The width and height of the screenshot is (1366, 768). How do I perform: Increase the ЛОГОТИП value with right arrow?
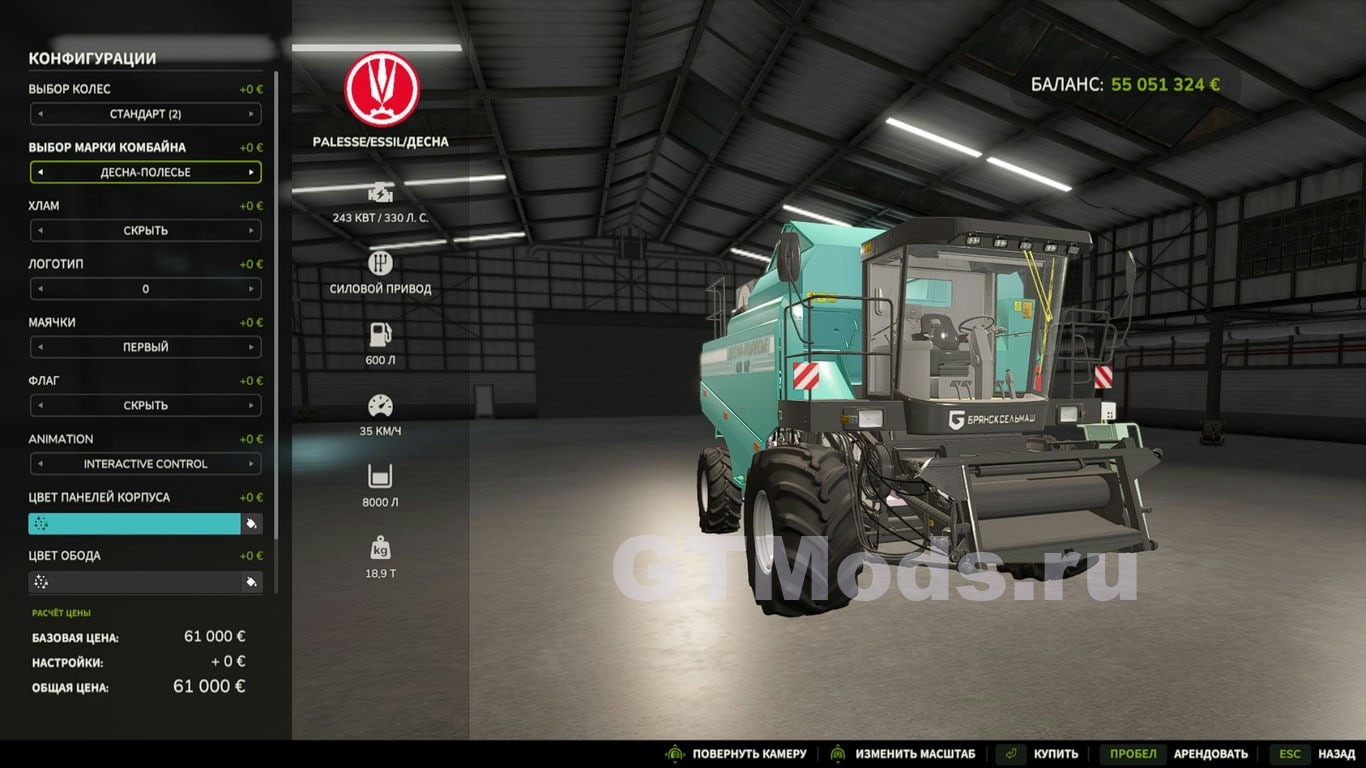point(251,289)
